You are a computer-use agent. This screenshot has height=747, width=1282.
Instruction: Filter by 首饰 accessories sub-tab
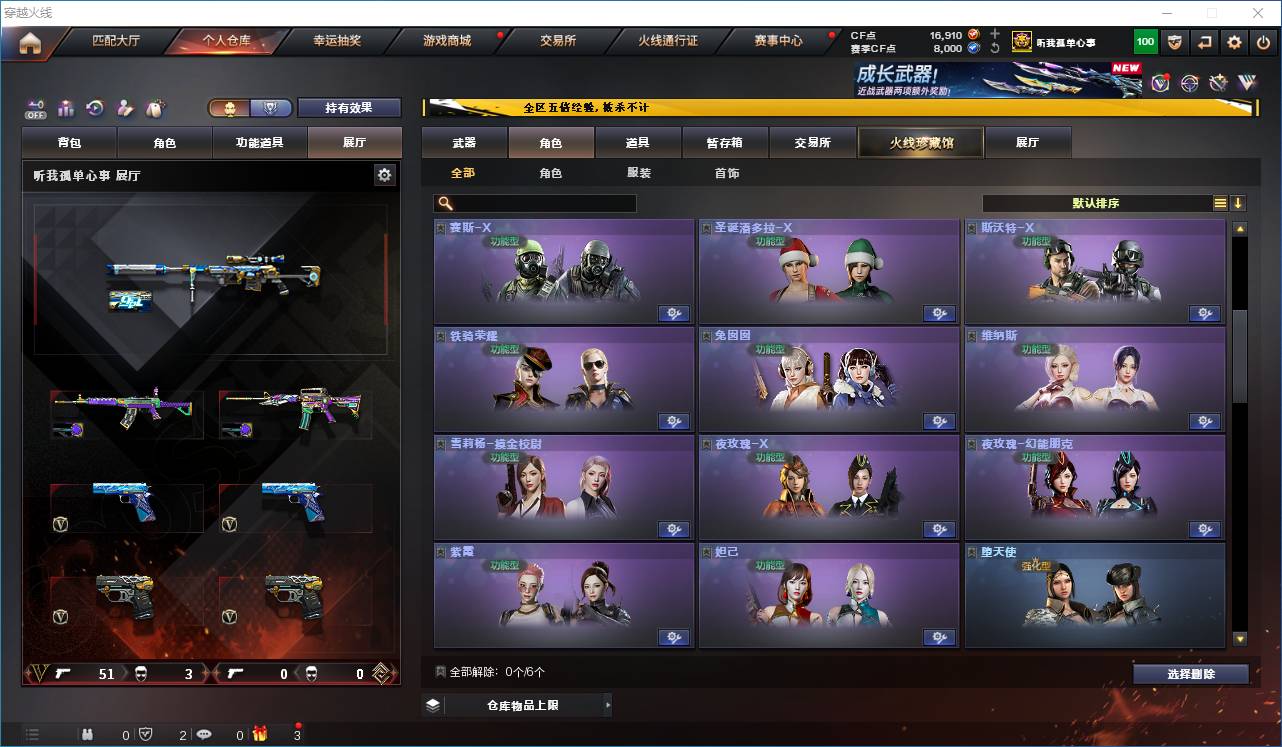point(727,173)
